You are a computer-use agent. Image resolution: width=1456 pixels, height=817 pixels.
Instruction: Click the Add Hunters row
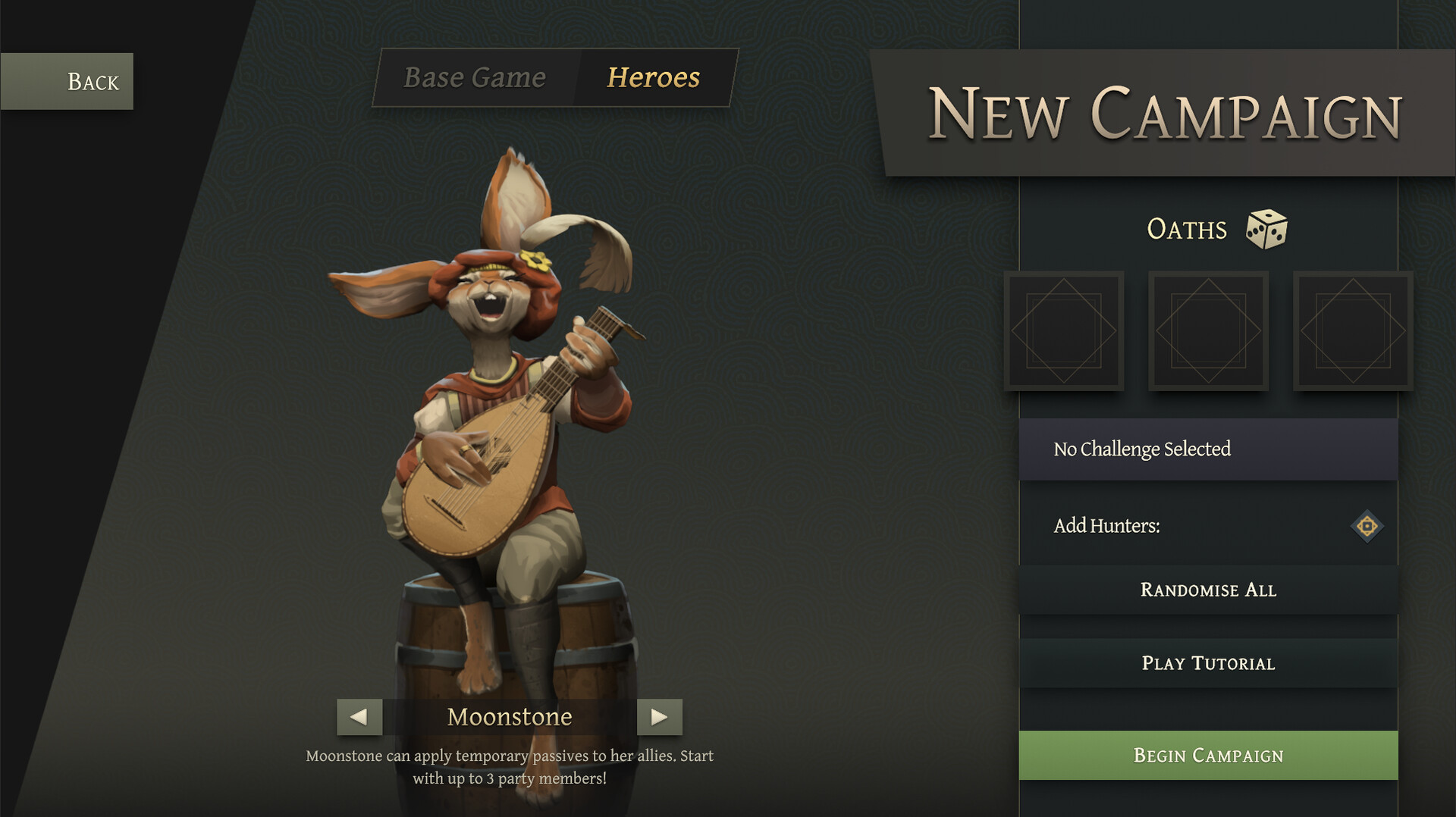pos(1208,525)
